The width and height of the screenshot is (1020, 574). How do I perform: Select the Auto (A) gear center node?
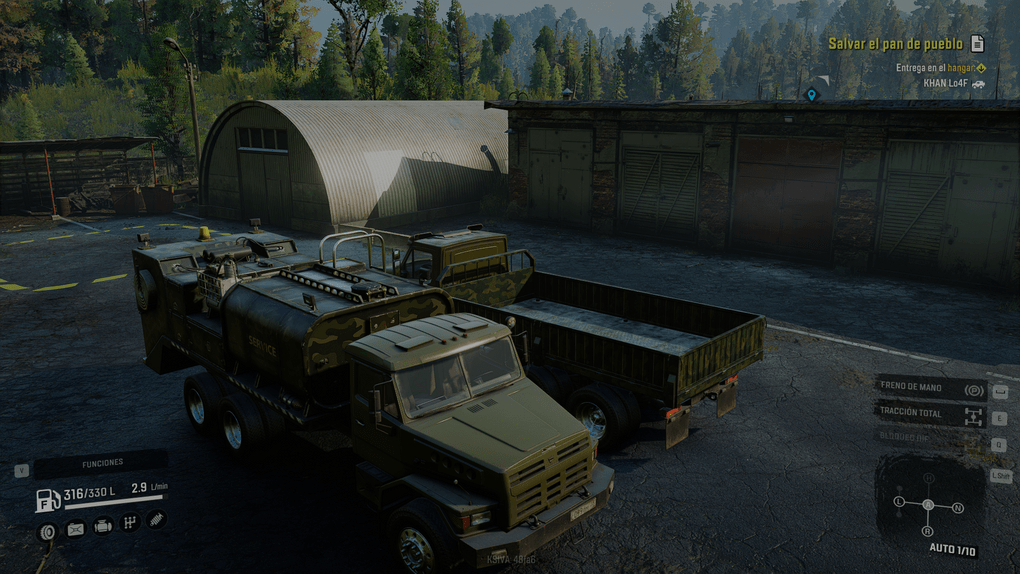click(928, 505)
